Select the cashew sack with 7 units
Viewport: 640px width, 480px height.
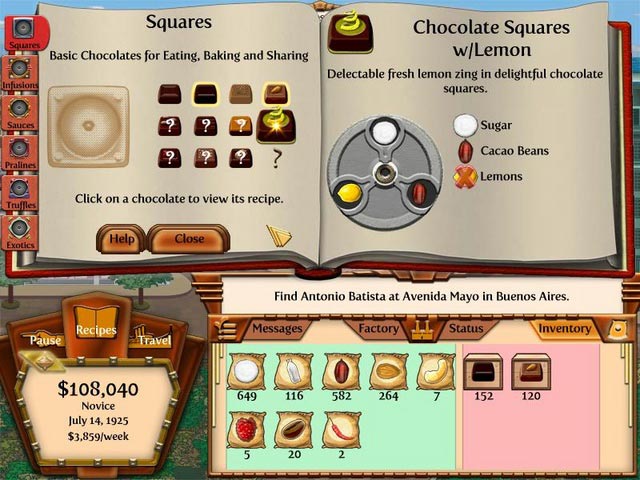(436, 372)
